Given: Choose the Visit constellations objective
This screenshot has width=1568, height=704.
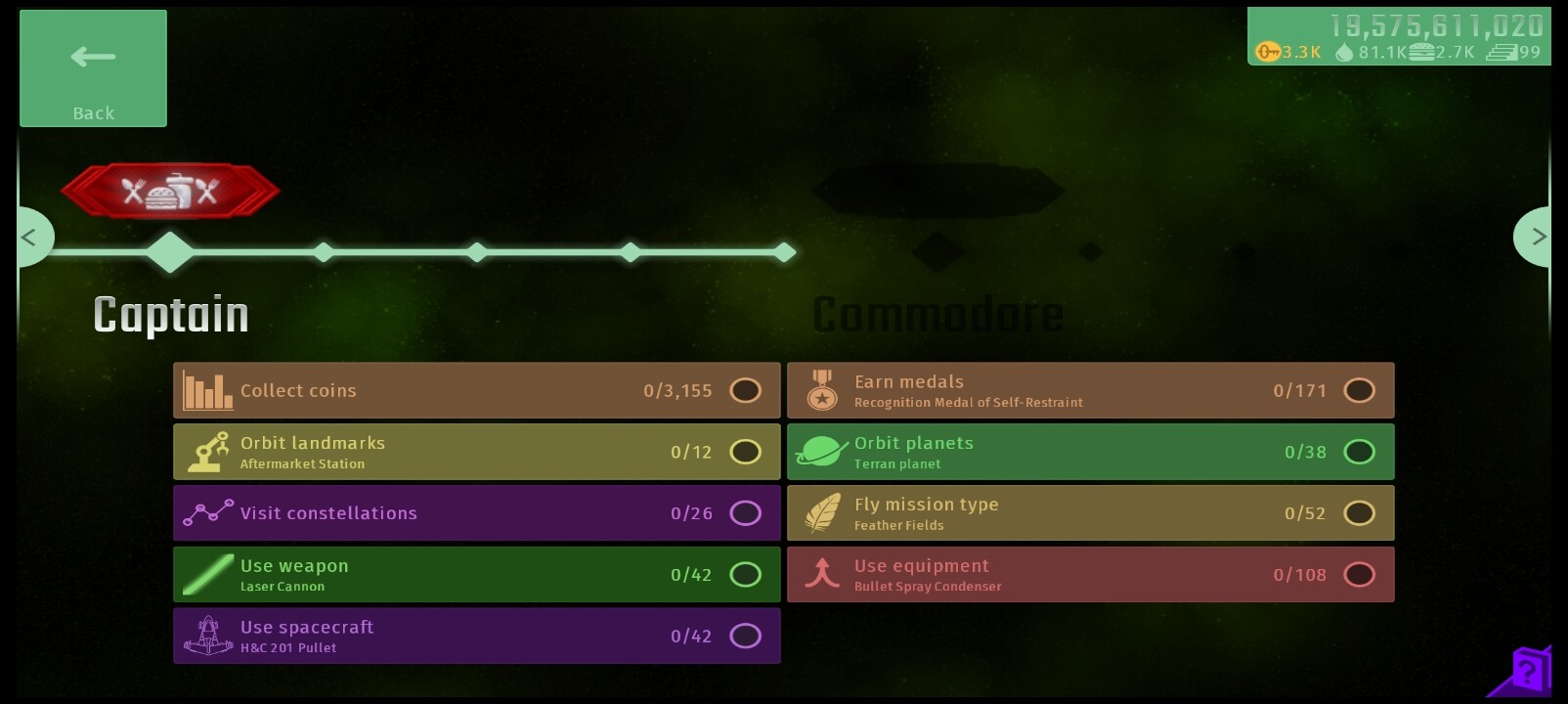Looking at the screenshot, I should point(476,513).
